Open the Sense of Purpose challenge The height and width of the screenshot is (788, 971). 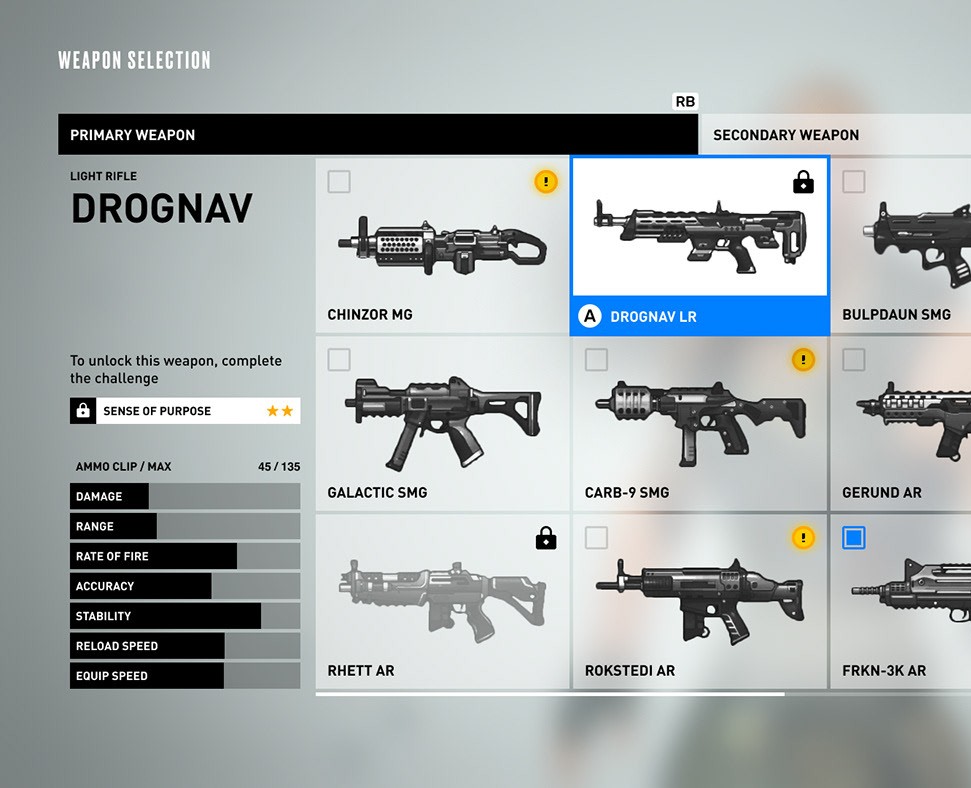185,411
